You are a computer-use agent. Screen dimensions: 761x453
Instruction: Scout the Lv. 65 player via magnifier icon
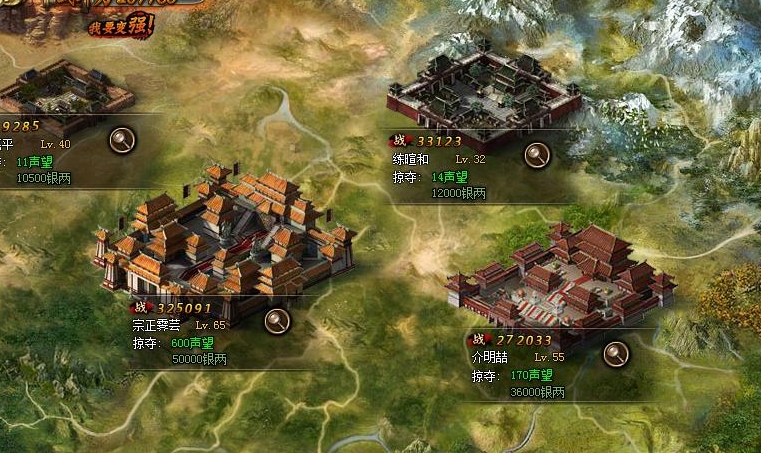[277, 320]
